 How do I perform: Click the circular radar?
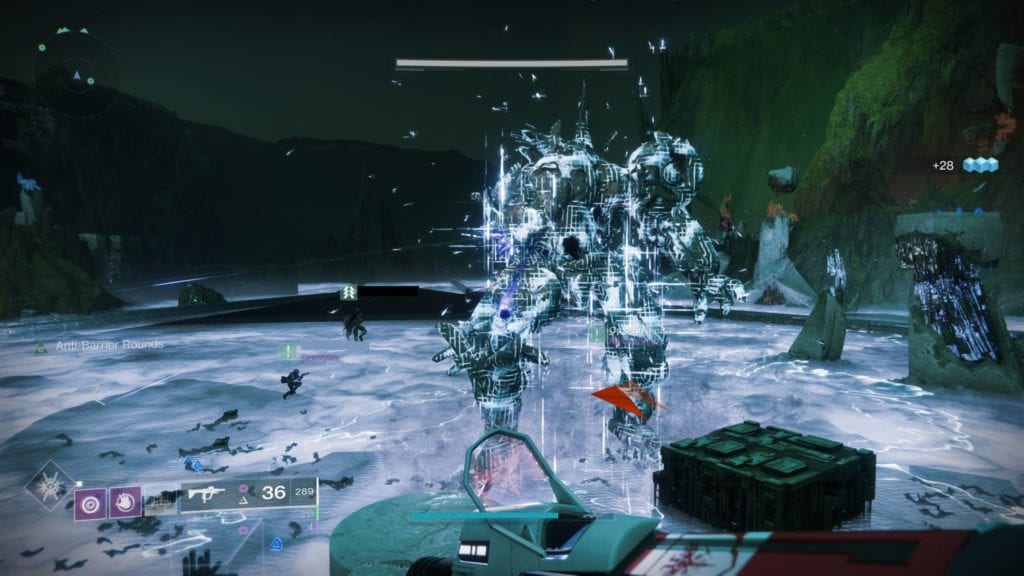[76, 73]
